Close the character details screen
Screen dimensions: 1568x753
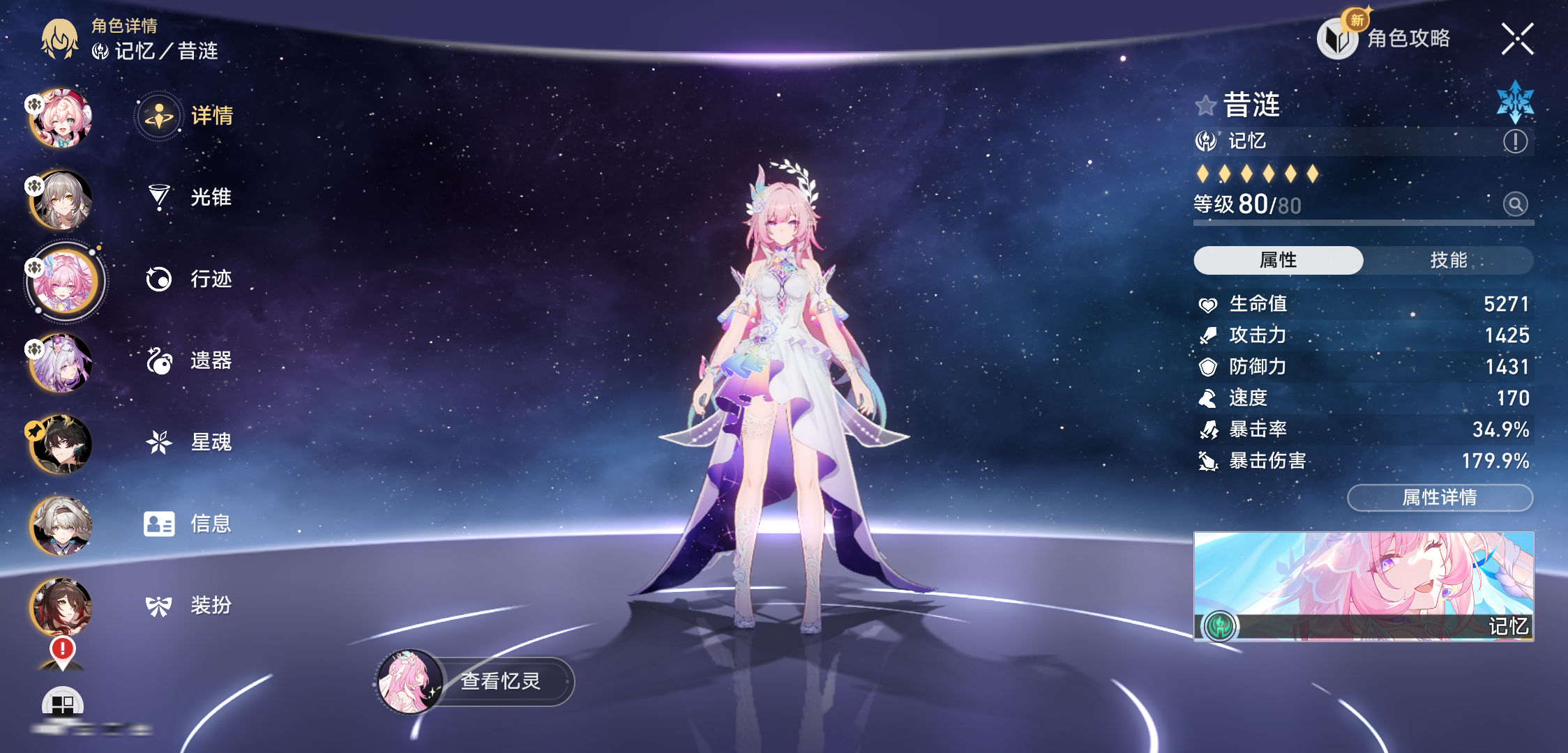[1517, 39]
